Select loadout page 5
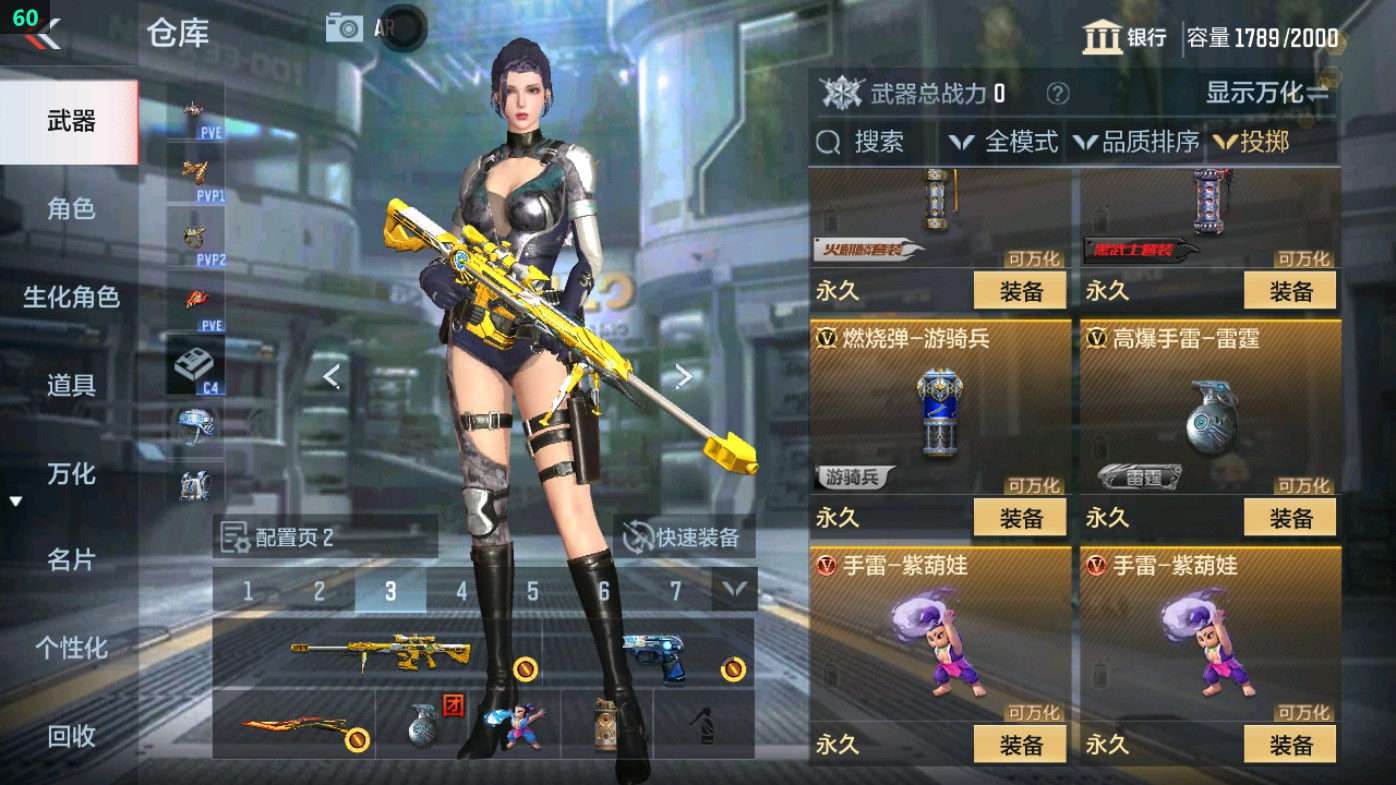Image resolution: width=1396 pixels, height=785 pixels. 531,590
